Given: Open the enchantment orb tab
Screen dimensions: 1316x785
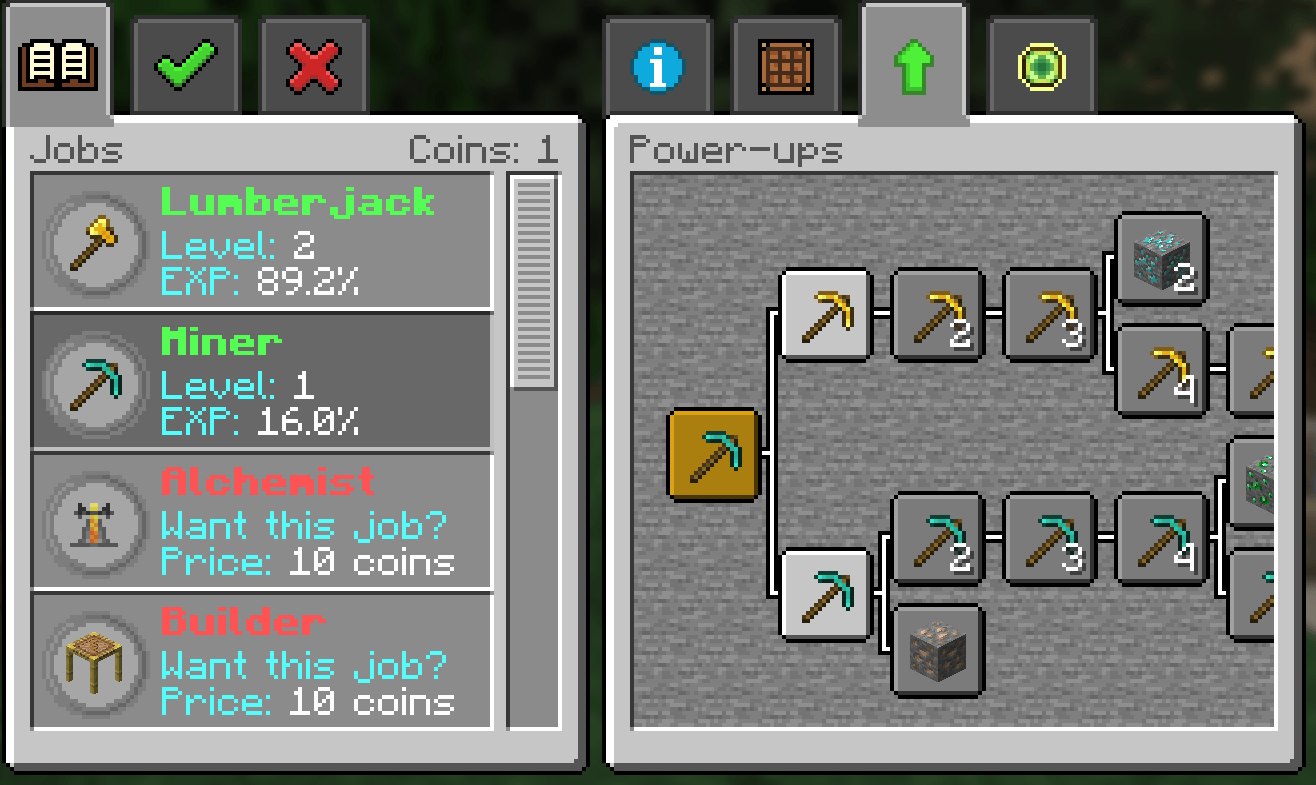Looking at the screenshot, I should click(1040, 63).
